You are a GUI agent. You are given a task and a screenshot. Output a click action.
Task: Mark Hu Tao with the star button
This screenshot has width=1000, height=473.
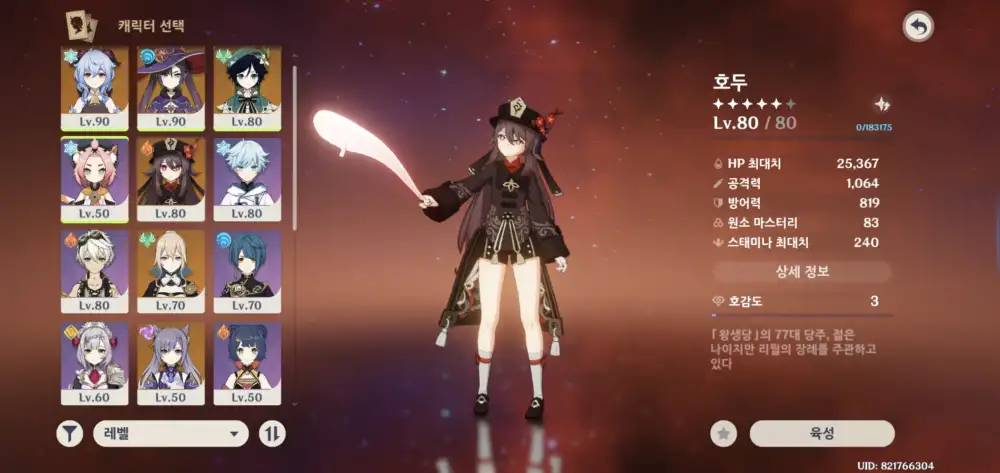(x=724, y=433)
